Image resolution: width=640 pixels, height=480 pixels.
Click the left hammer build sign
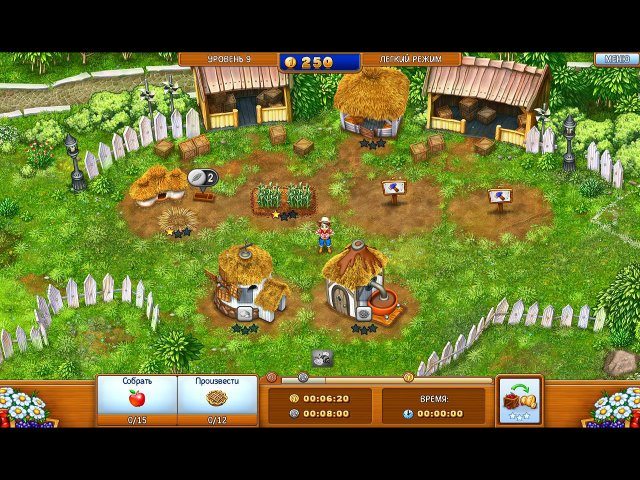coord(393,188)
